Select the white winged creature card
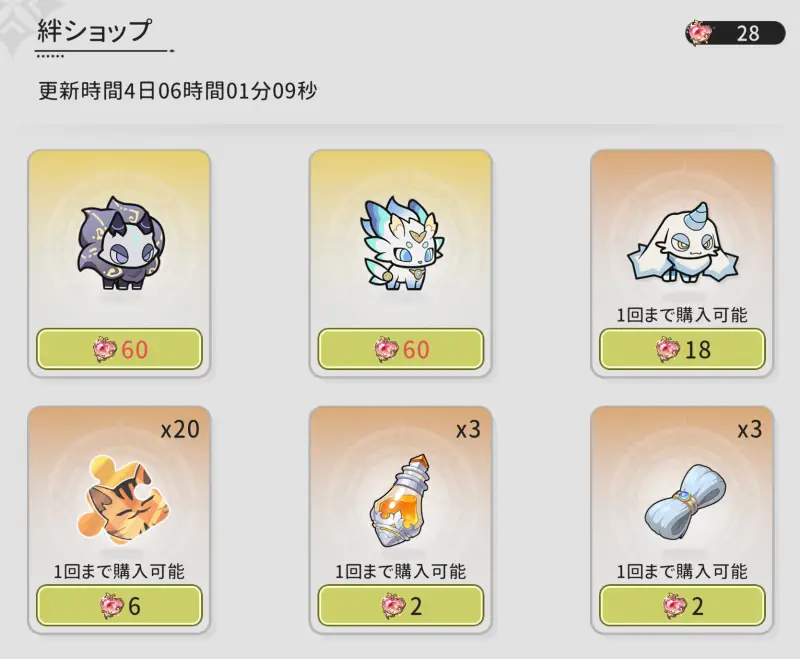 tap(400, 245)
